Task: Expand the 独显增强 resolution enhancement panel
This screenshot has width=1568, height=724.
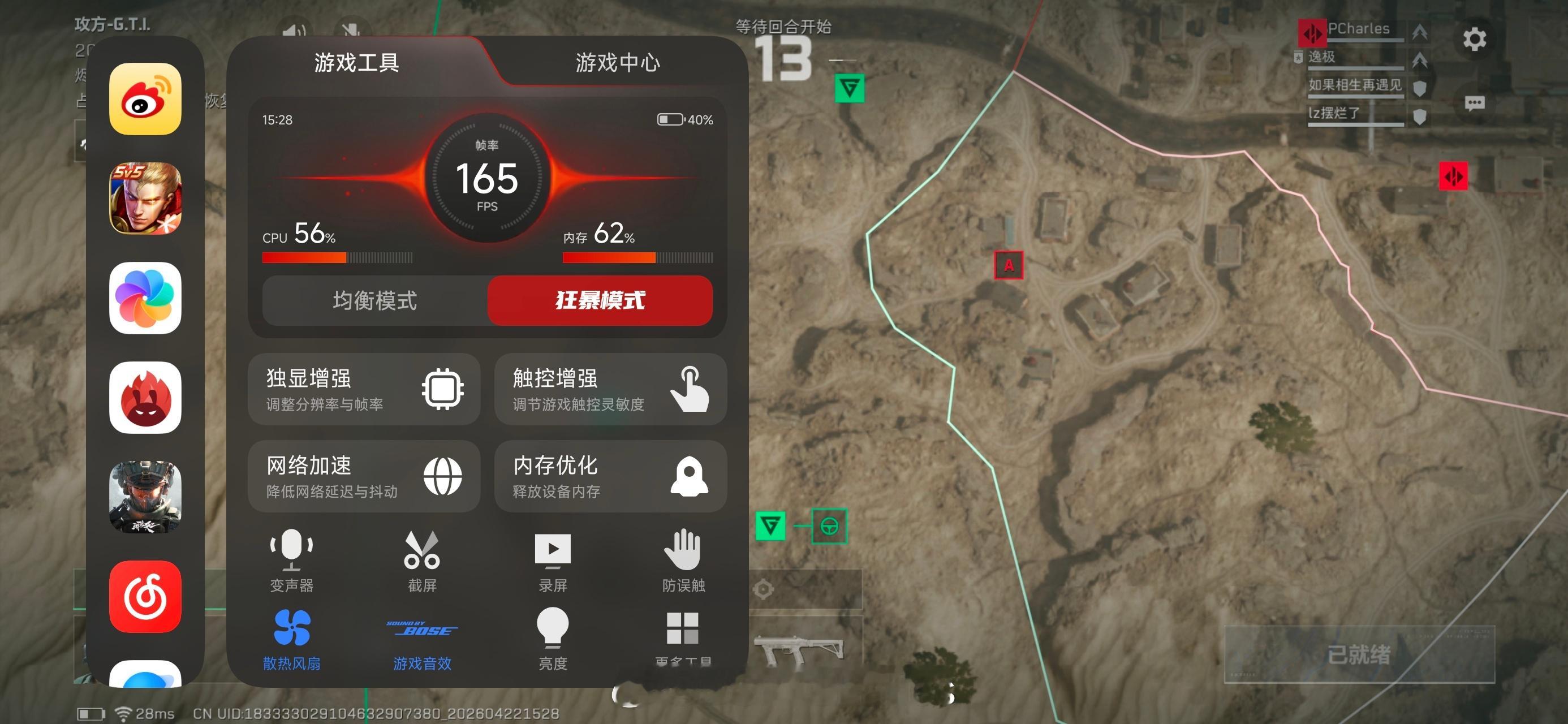Action: (364, 390)
